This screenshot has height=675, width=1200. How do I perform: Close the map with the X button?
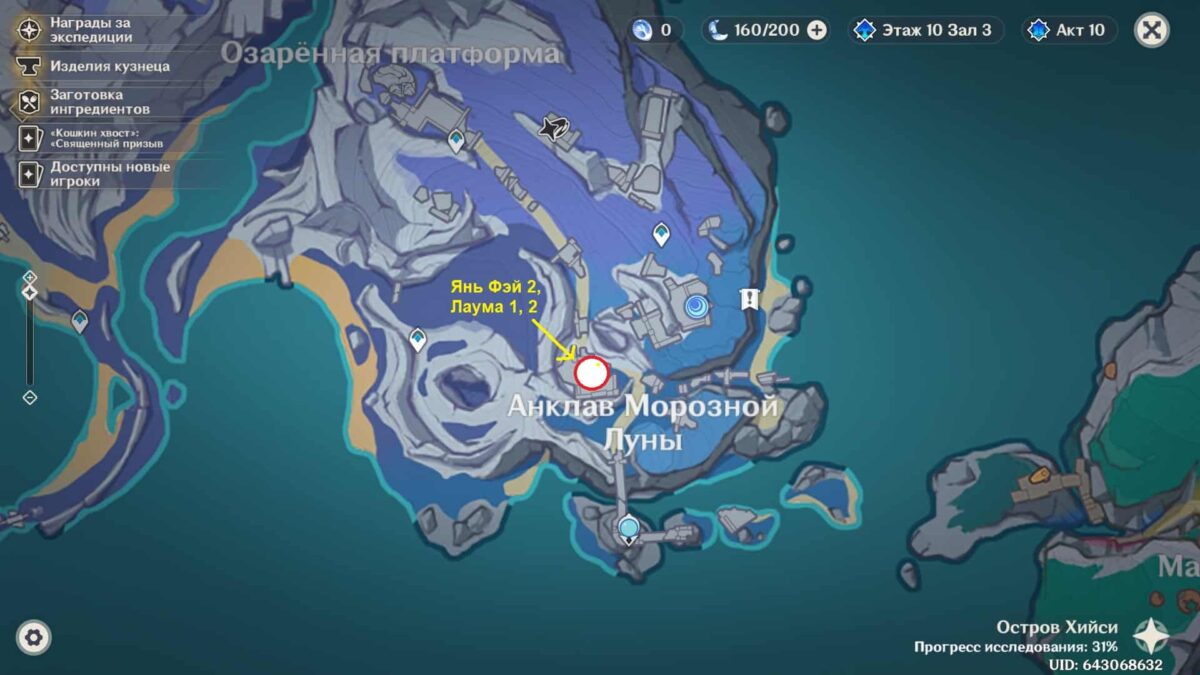[x=1152, y=30]
